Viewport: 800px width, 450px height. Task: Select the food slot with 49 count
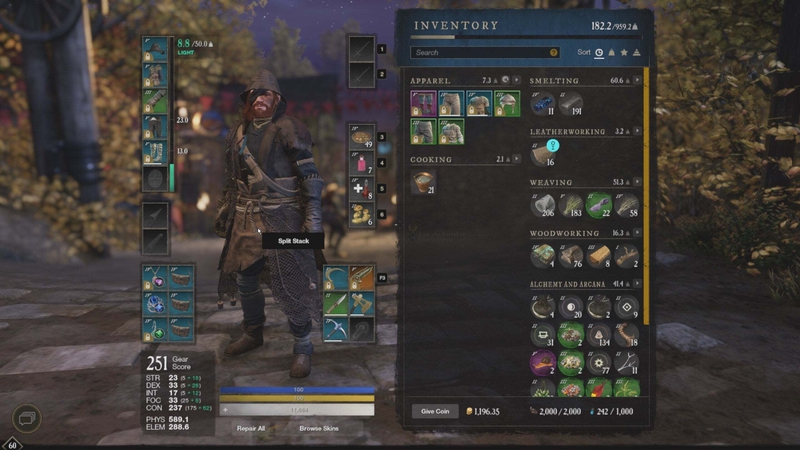point(362,137)
